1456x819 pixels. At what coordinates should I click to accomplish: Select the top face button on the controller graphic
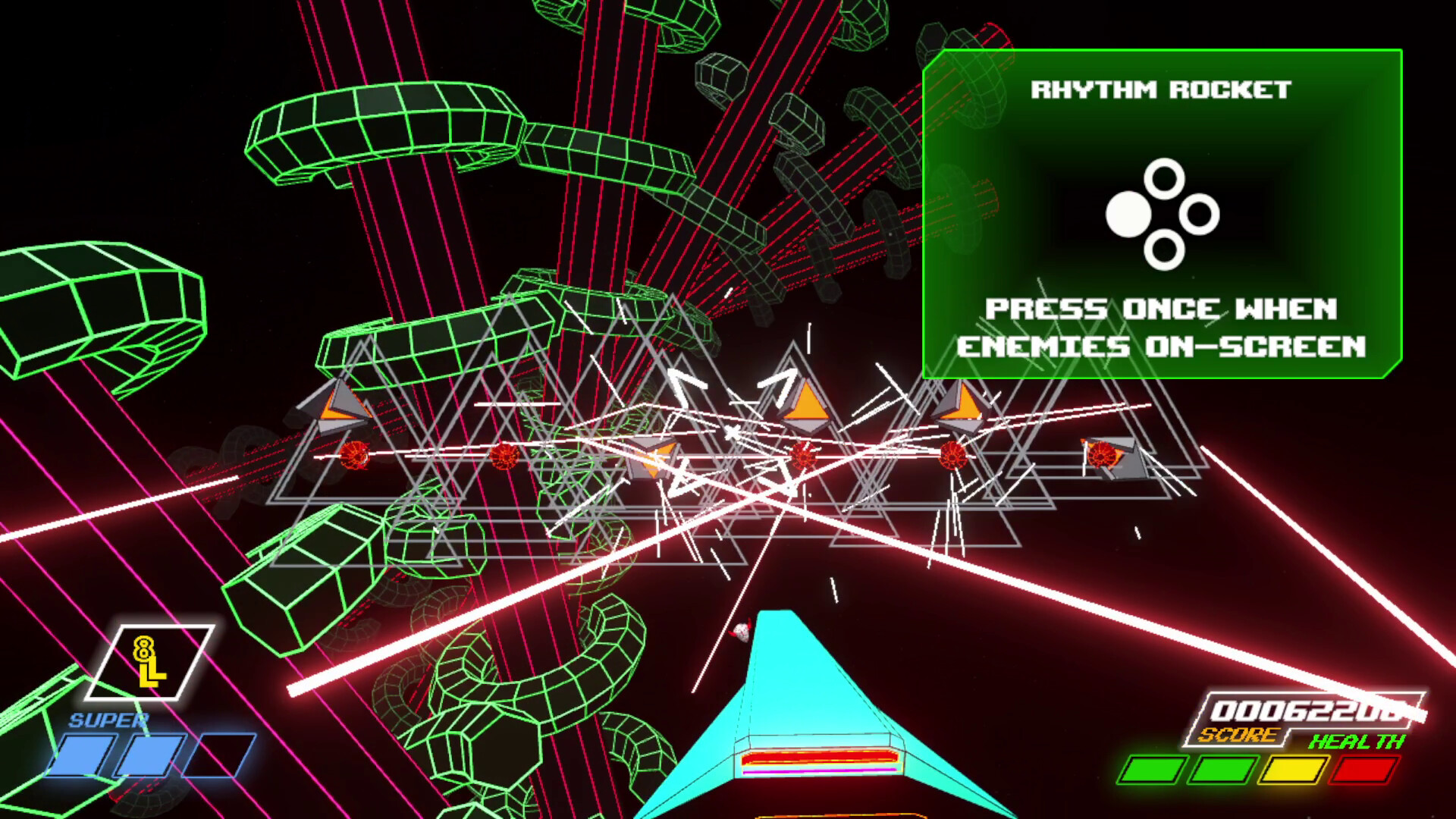click(1163, 179)
